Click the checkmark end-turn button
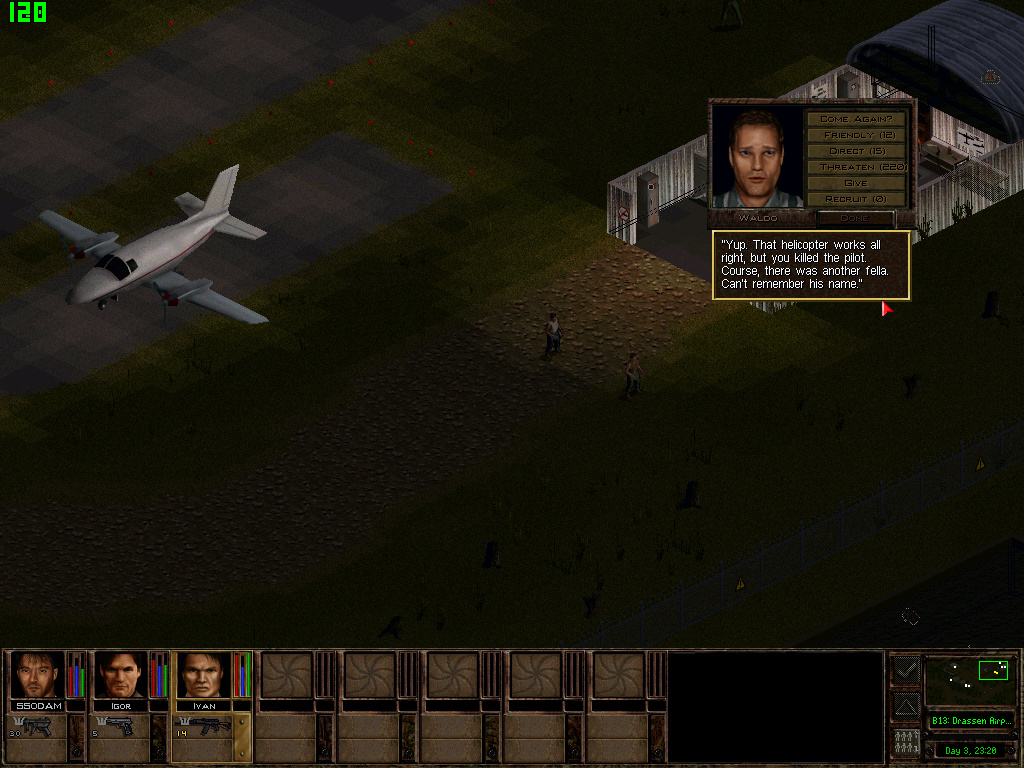The height and width of the screenshot is (768, 1024). [905, 670]
